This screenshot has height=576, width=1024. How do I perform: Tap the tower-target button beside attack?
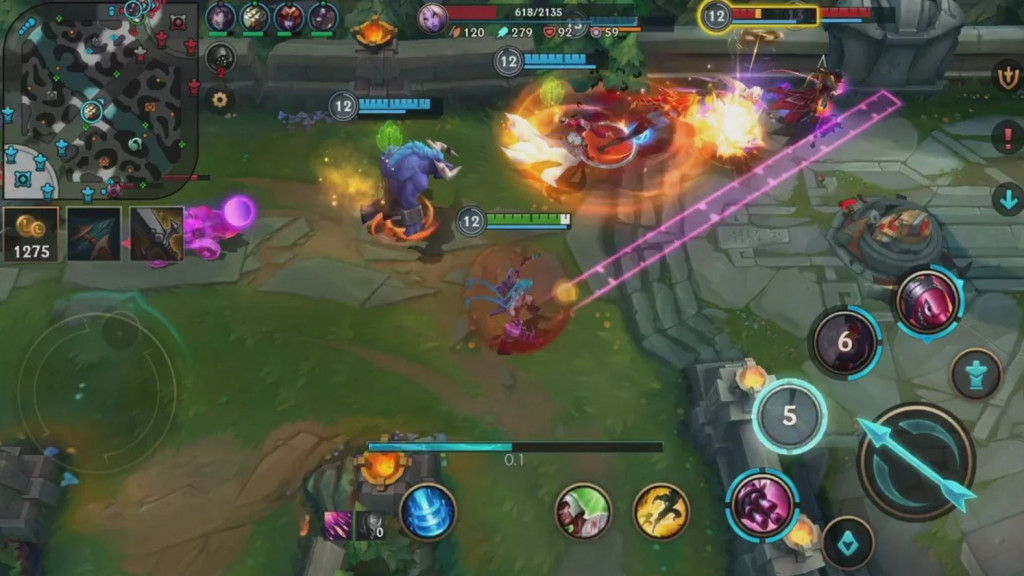pyautogui.click(x=976, y=374)
